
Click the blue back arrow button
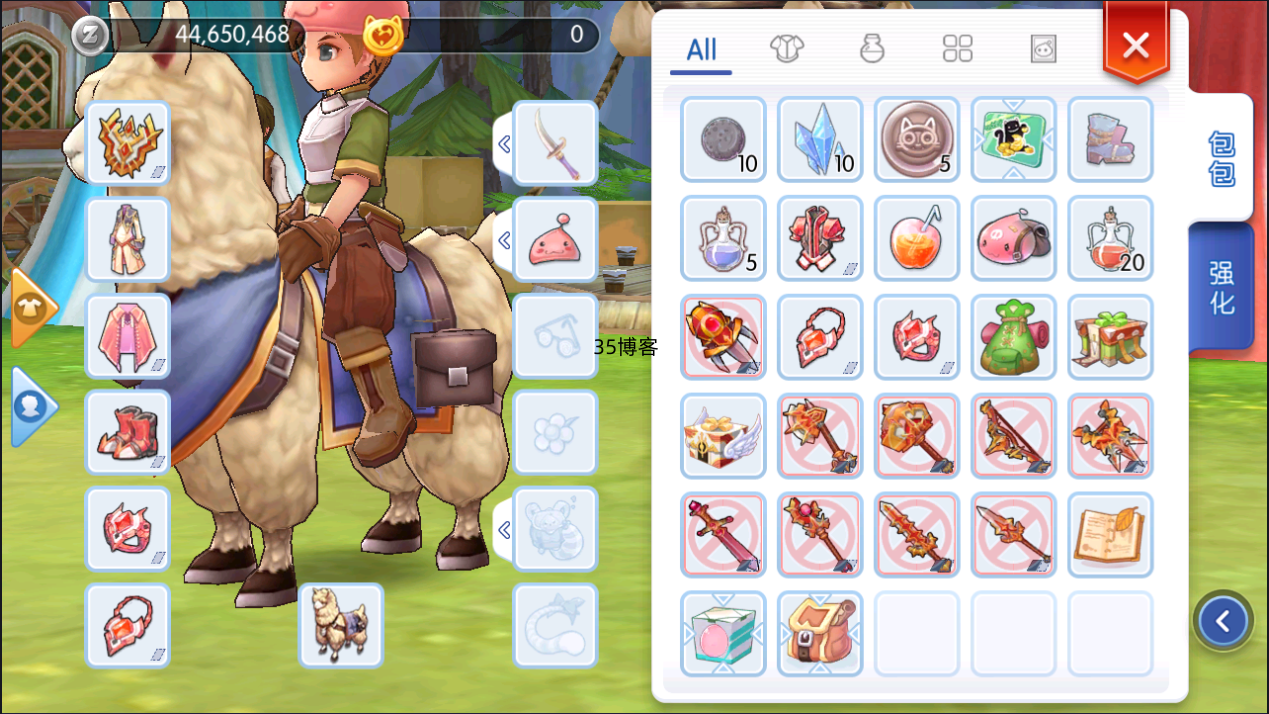pyautogui.click(x=1223, y=622)
